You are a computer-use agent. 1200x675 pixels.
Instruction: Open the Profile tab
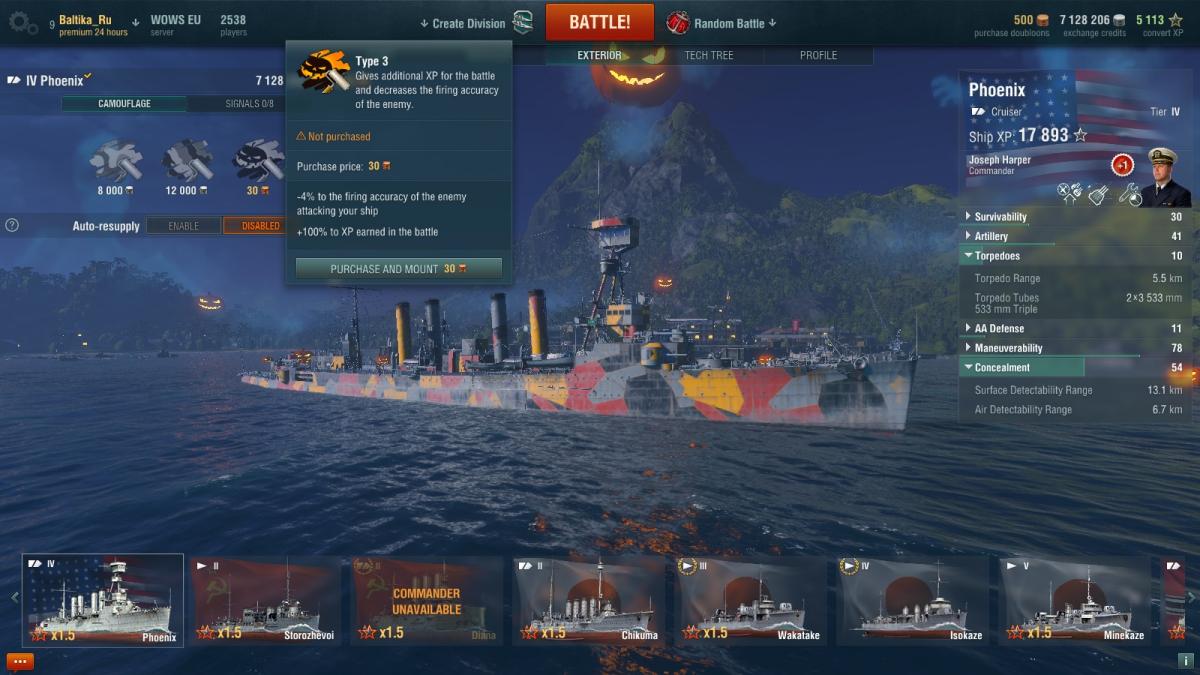[x=818, y=55]
